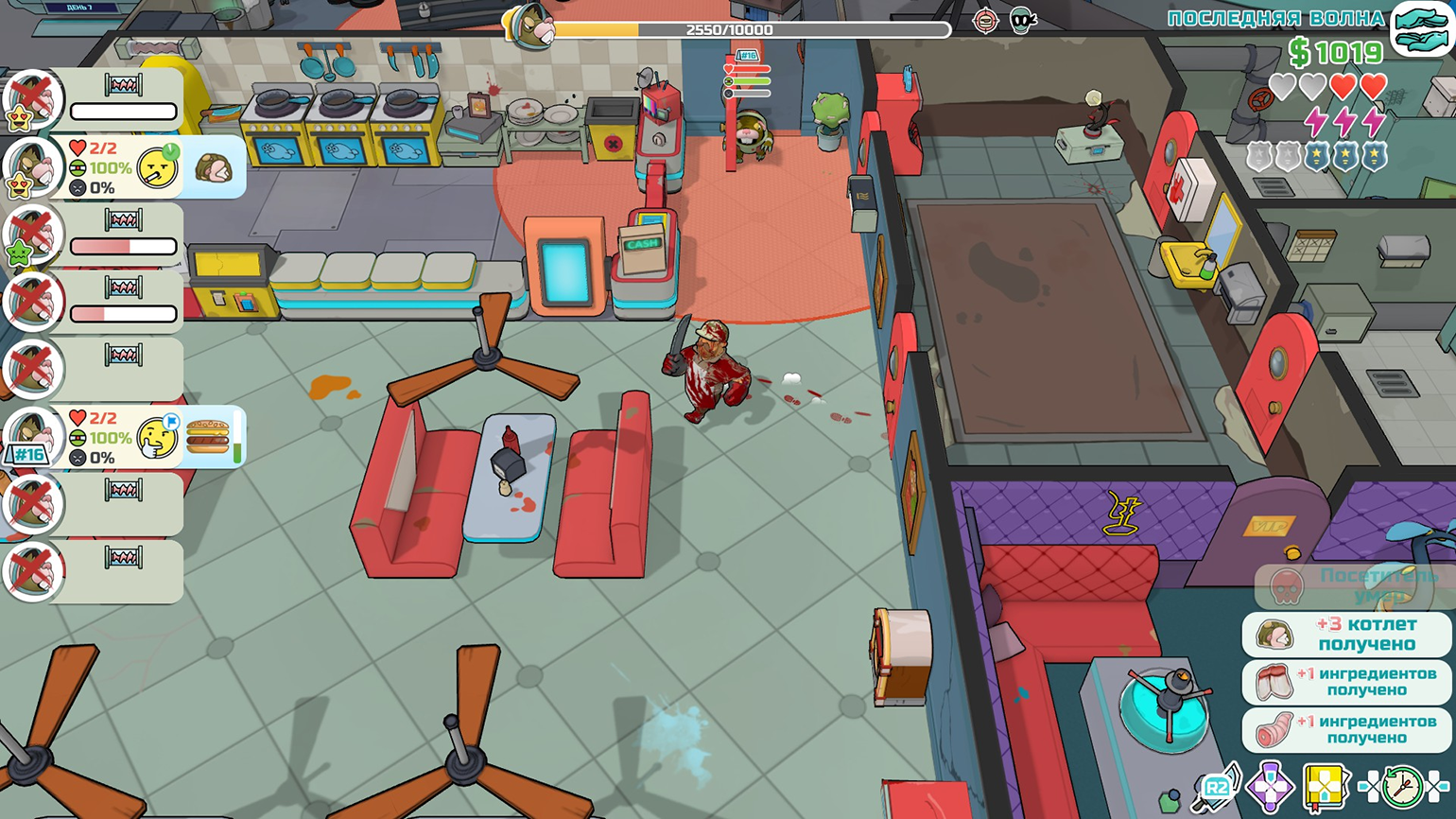
Task: Click the thinking emoji on customer #16
Action: click(x=158, y=438)
